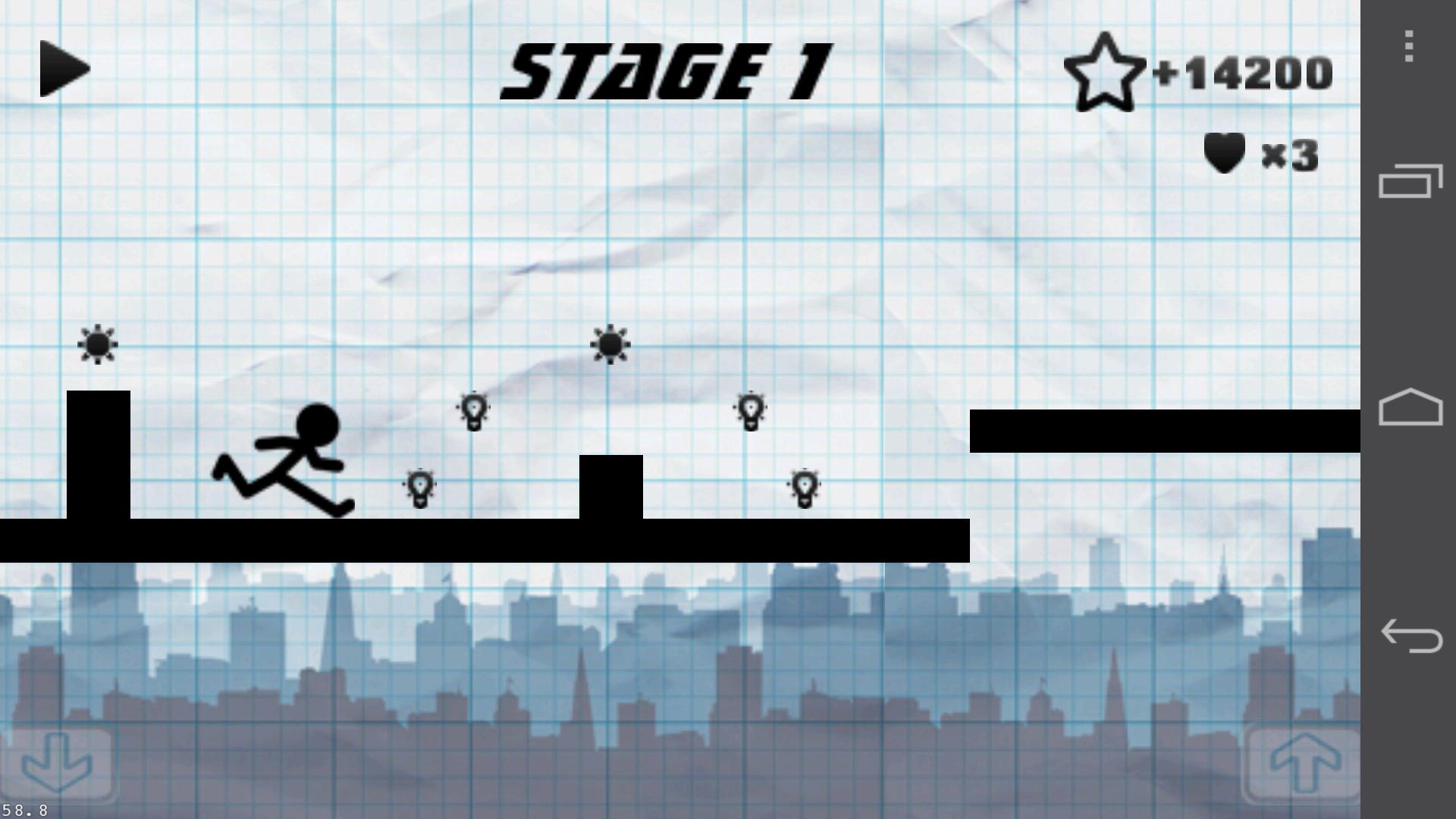Show Android recent apps
Image resolution: width=1456 pixels, height=819 pixels.
[x=1410, y=181]
